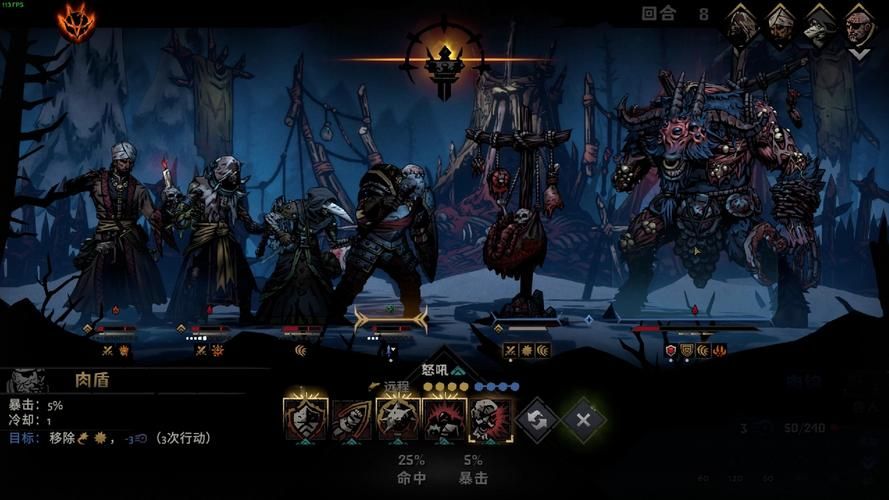Screen dimensions: 889x500
Task: Click the active hero portrait beside 肉盾
Action: tap(28, 381)
